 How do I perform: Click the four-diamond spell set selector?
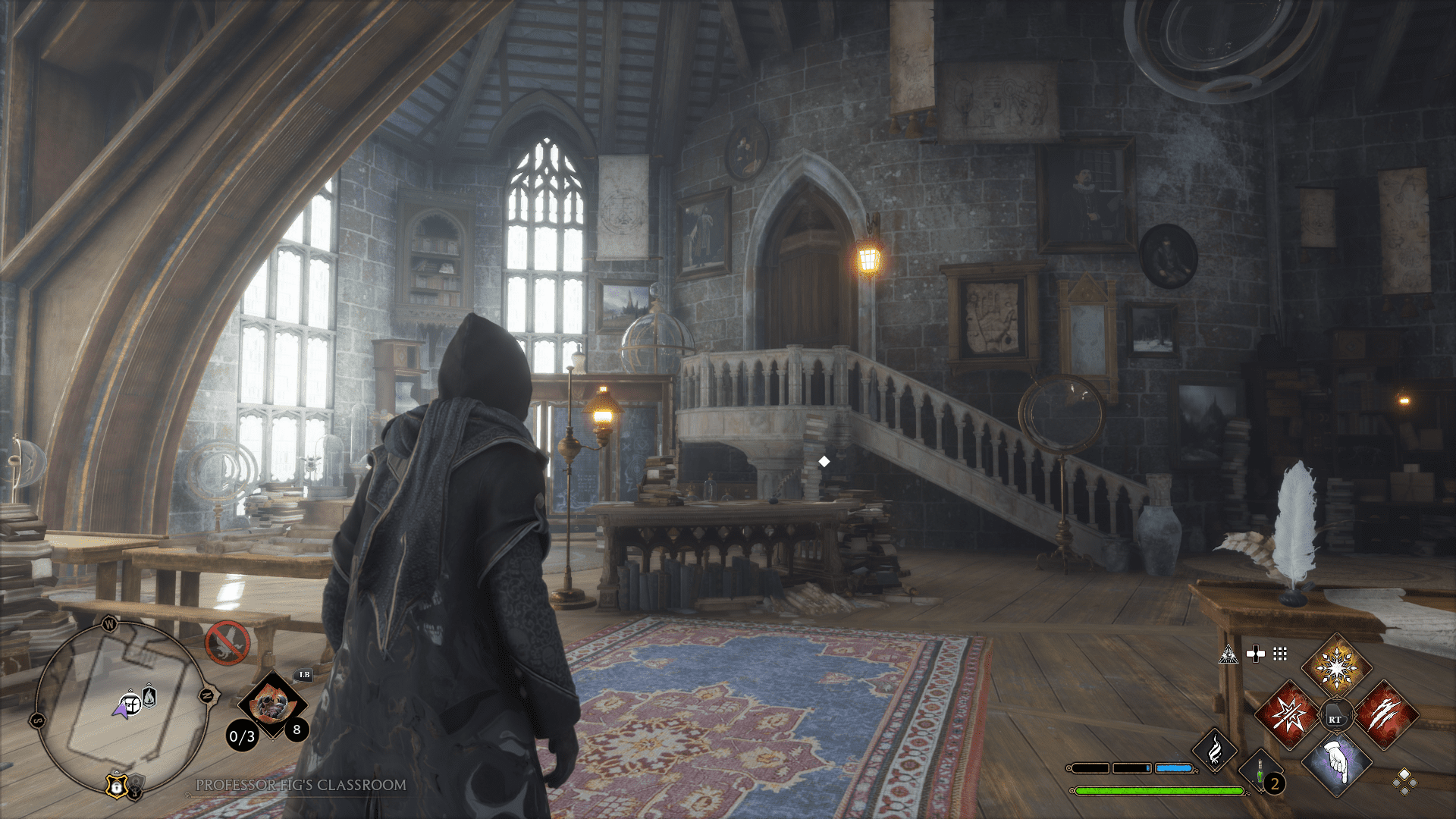[1404, 781]
